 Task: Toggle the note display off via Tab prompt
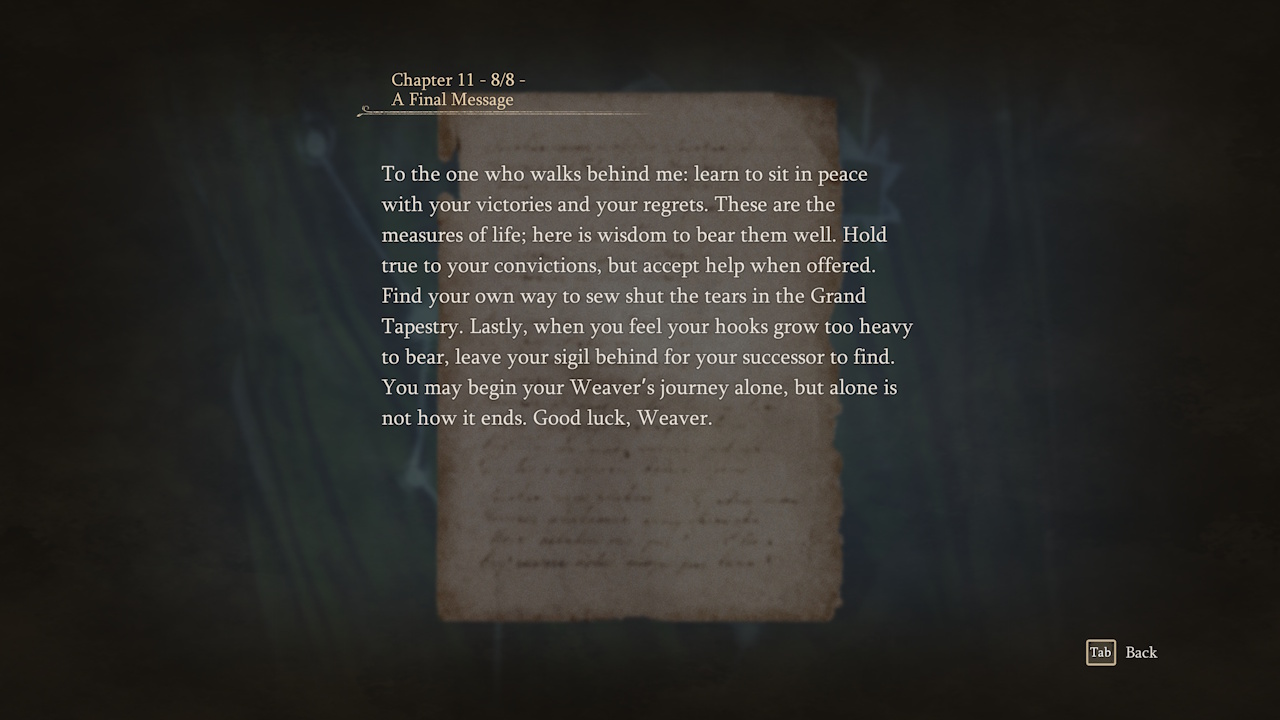coord(1100,652)
